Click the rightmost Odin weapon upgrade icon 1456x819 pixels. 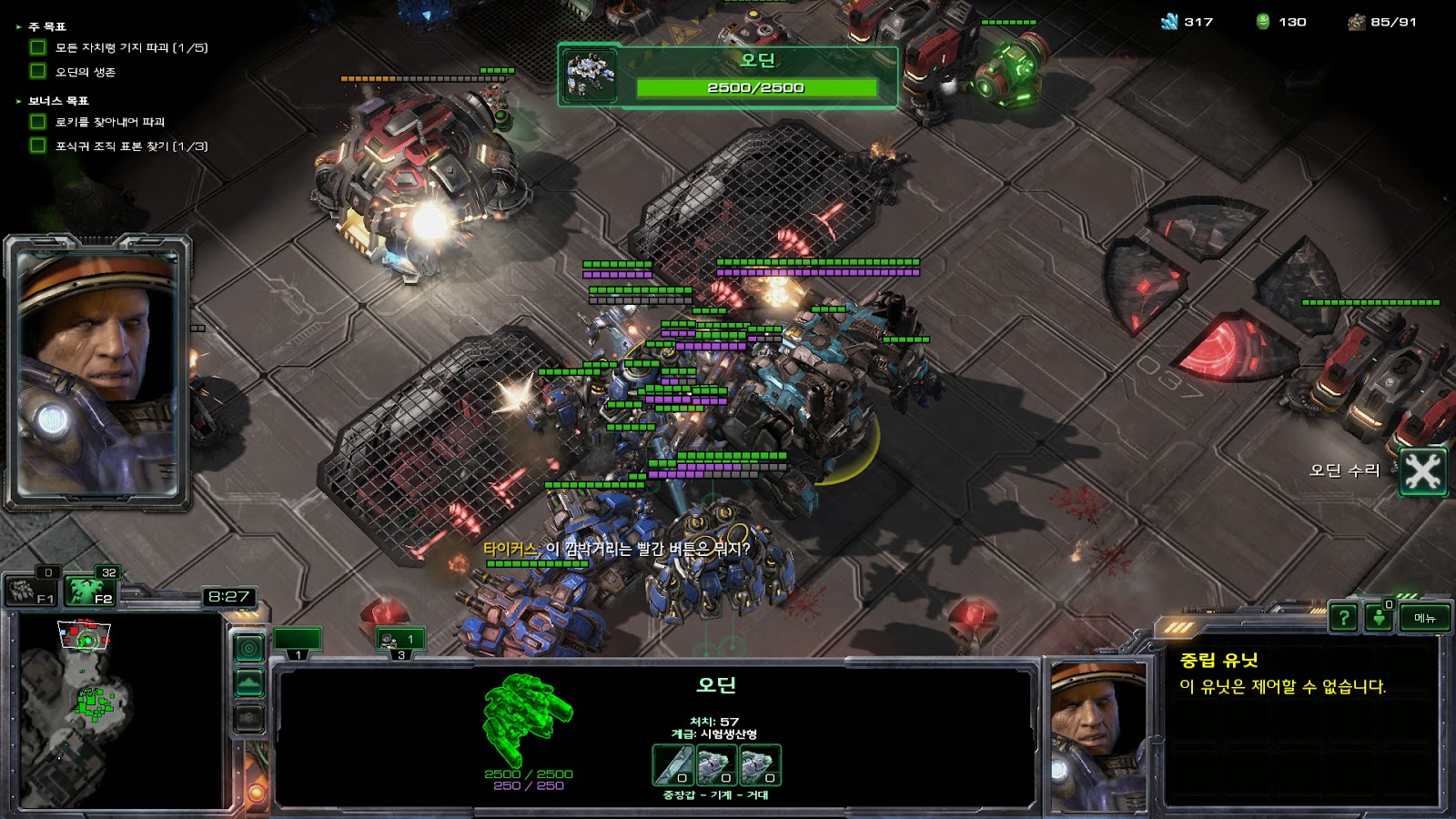[760, 765]
